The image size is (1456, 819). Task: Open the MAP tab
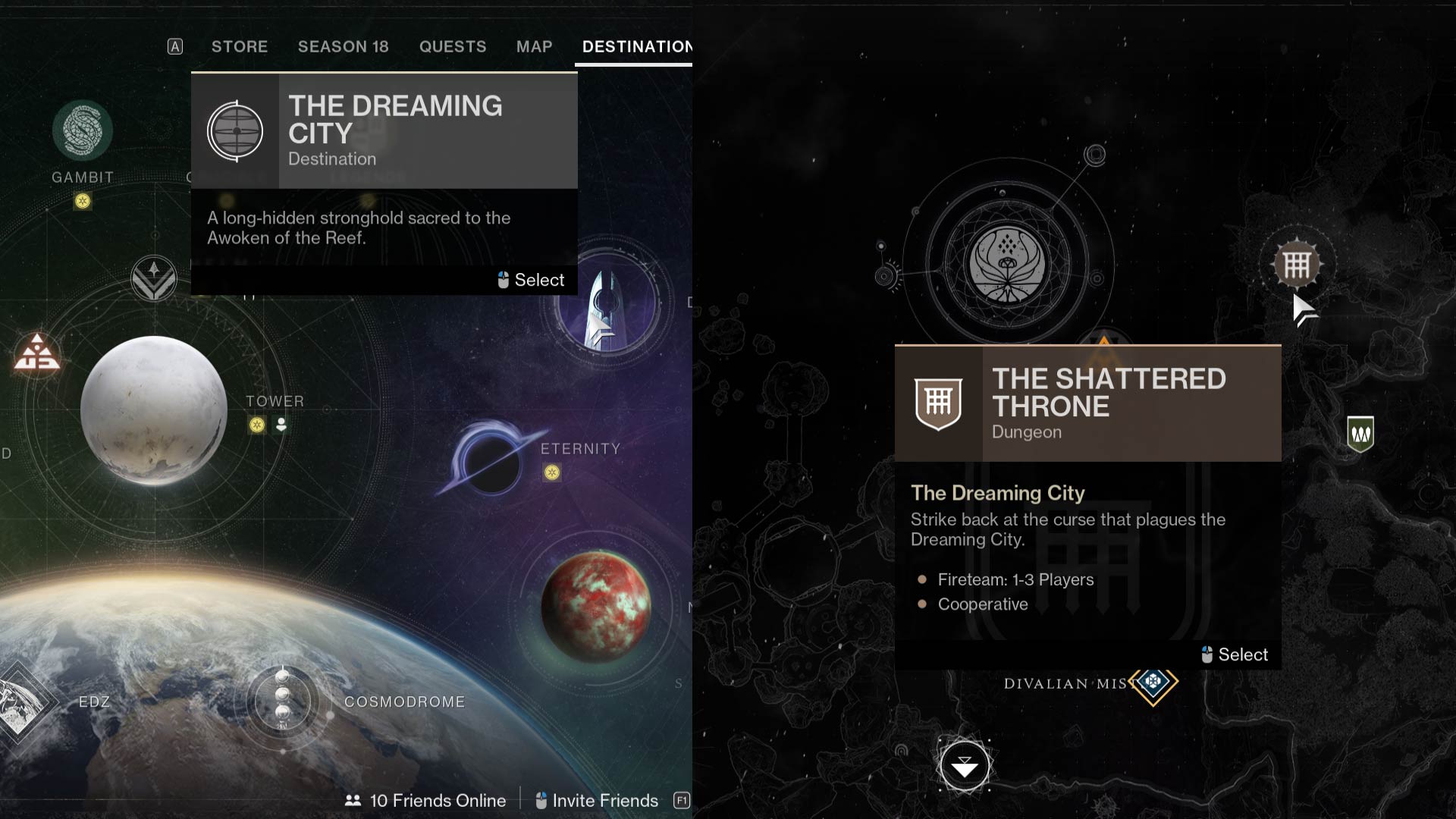click(x=533, y=46)
